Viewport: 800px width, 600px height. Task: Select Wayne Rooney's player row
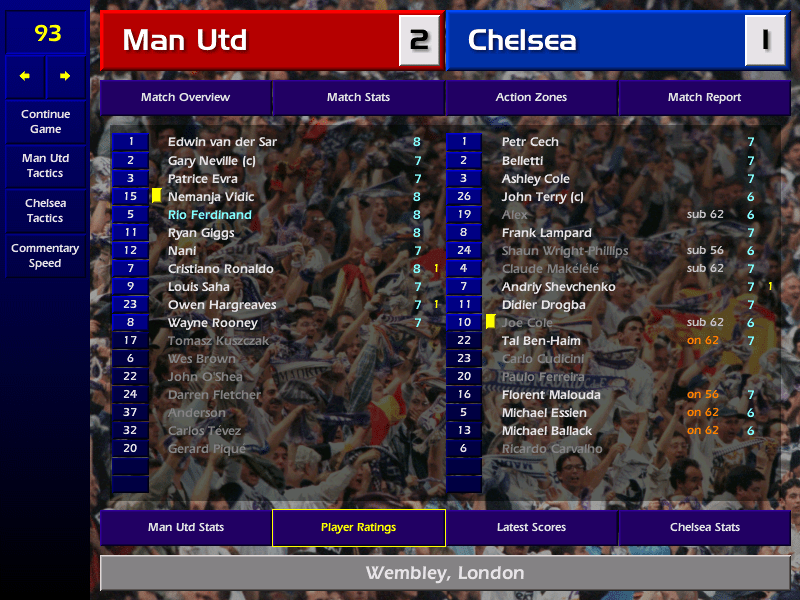213,323
